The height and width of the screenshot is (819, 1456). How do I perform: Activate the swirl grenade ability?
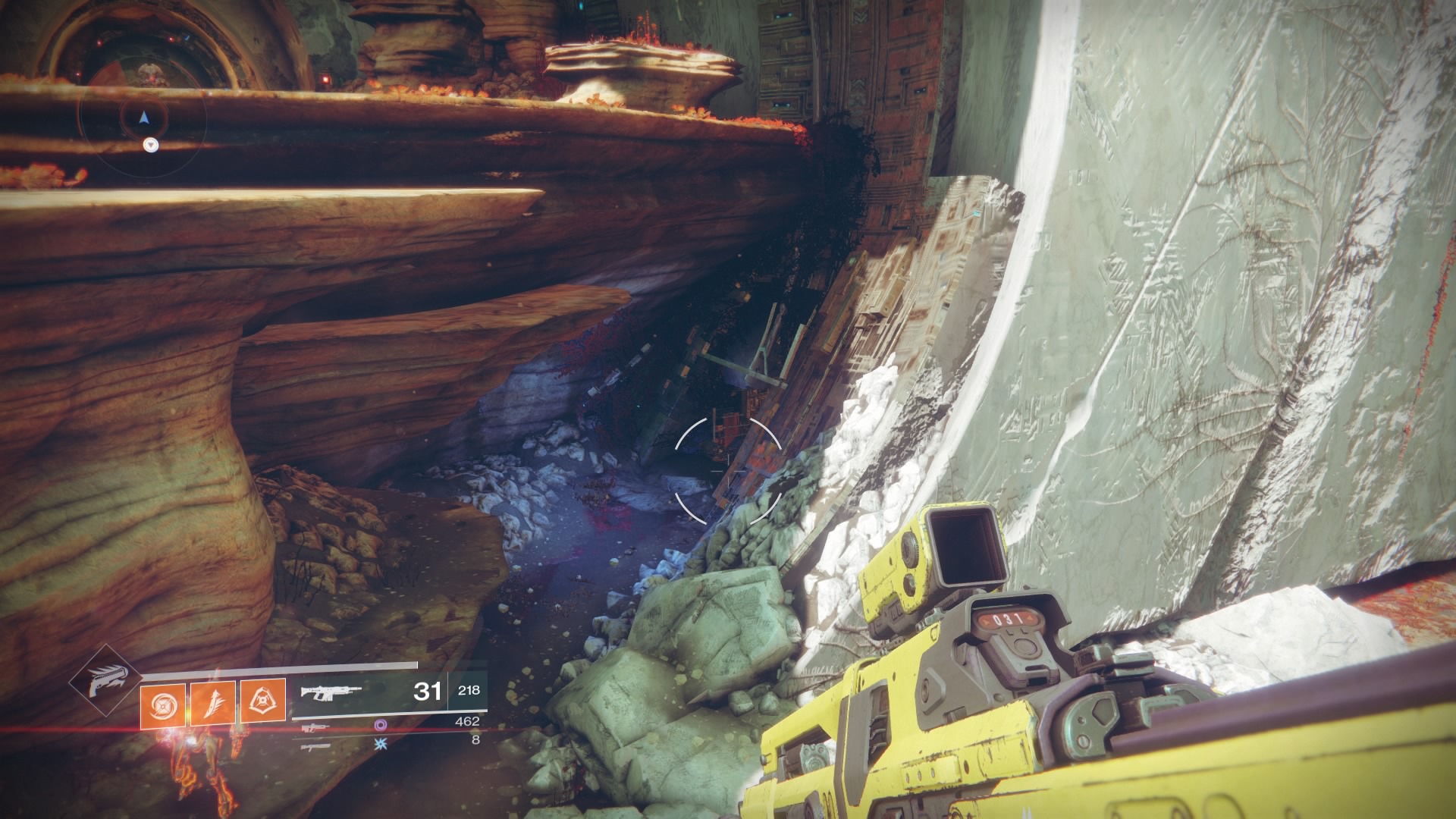[x=162, y=701]
